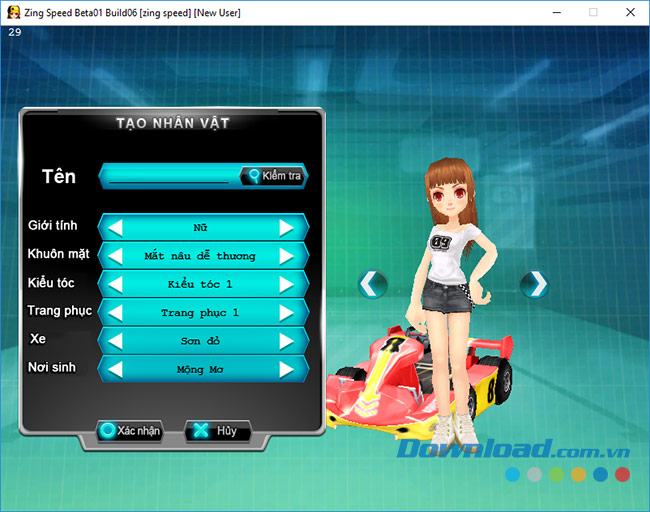Pick next Xe car color
650x512 pixels.
[x=287, y=341]
